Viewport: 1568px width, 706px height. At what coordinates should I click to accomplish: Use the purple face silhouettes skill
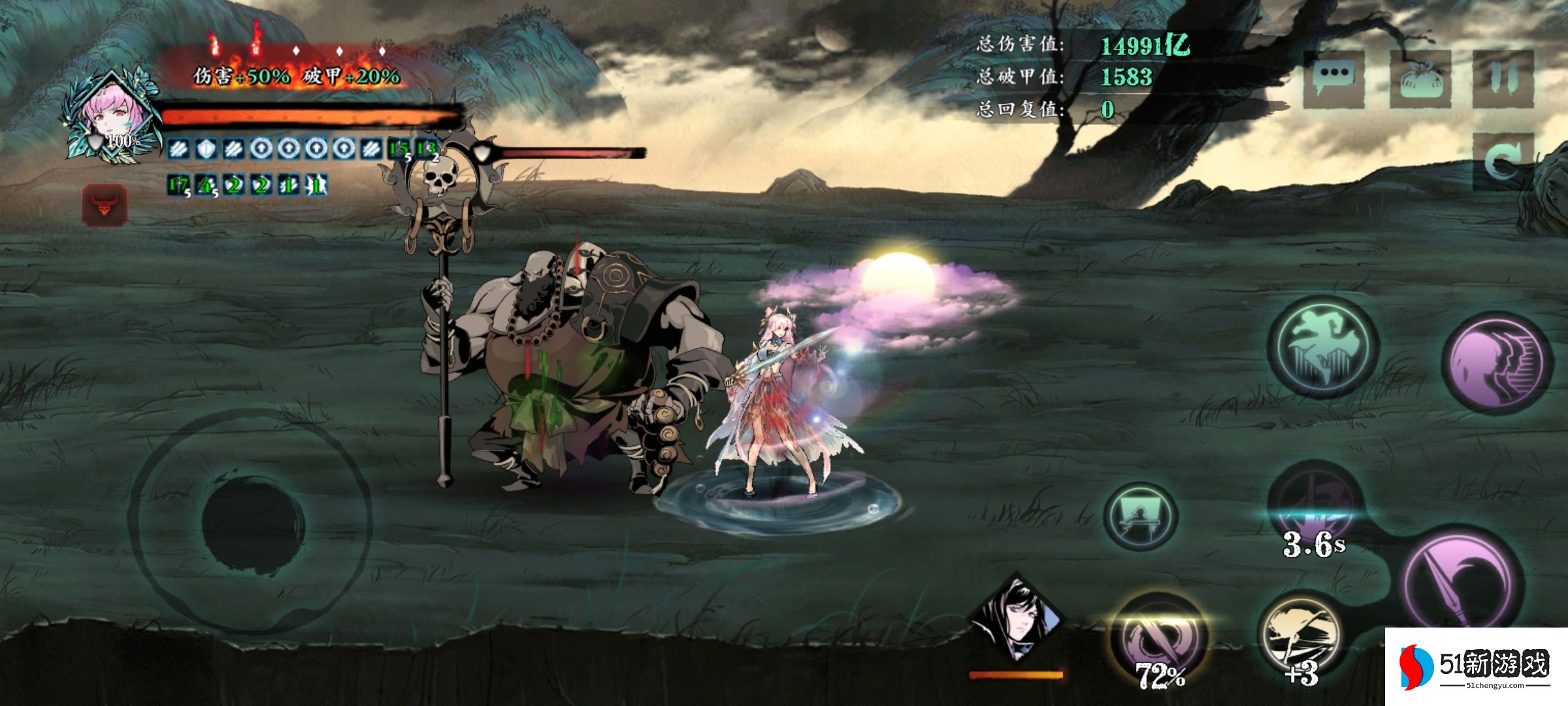(1497, 363)
